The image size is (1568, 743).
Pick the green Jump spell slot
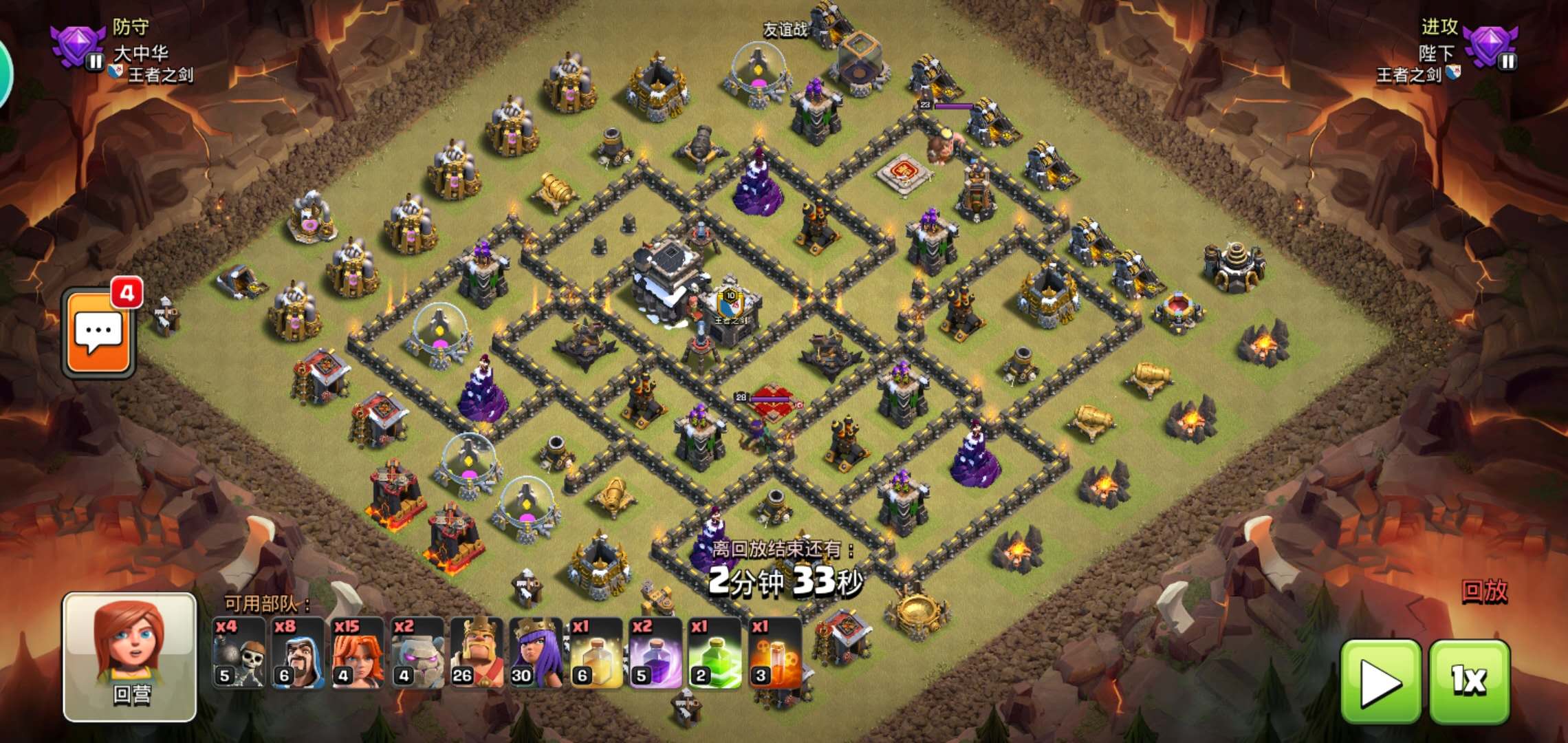pos(714,654)
